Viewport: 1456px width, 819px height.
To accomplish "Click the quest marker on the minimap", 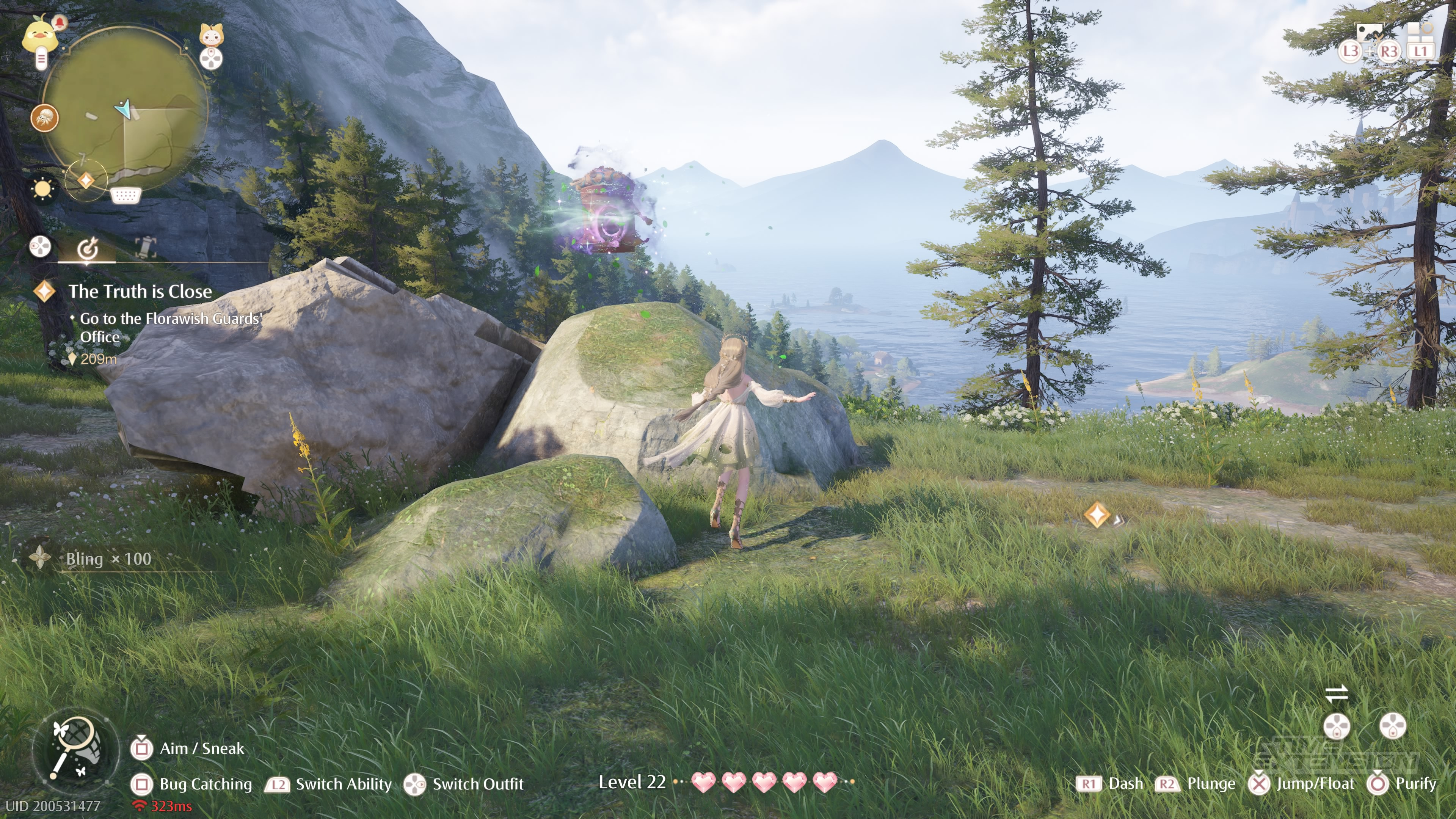I will coord(86,180).
